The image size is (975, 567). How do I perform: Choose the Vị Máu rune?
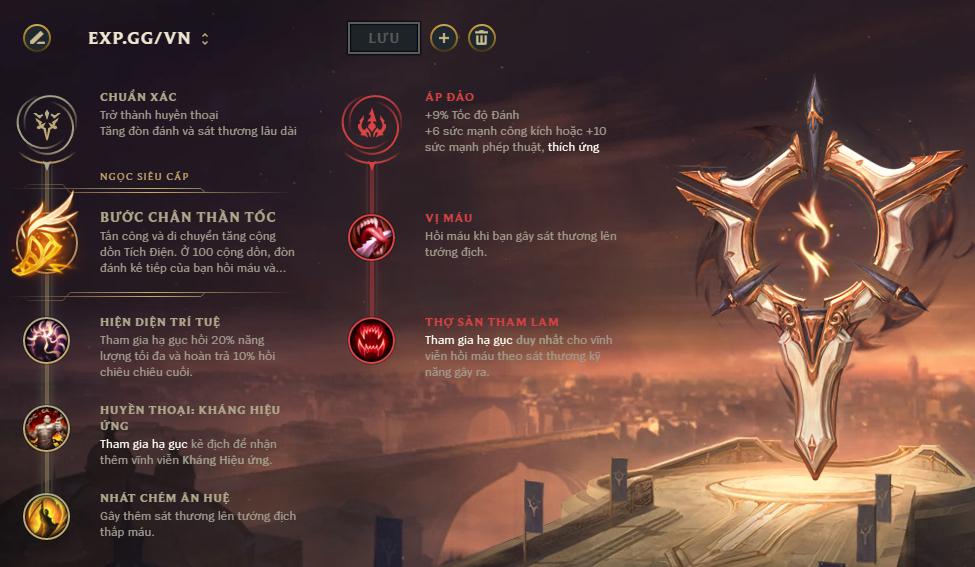click(x=371, y=237)
